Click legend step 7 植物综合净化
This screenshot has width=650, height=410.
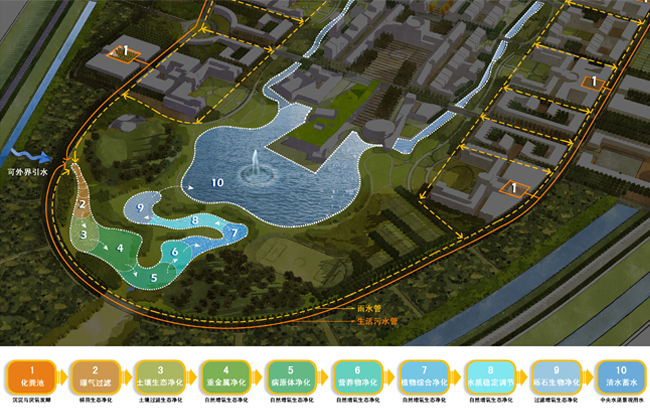pyautogui.click(x=423, y=376)
